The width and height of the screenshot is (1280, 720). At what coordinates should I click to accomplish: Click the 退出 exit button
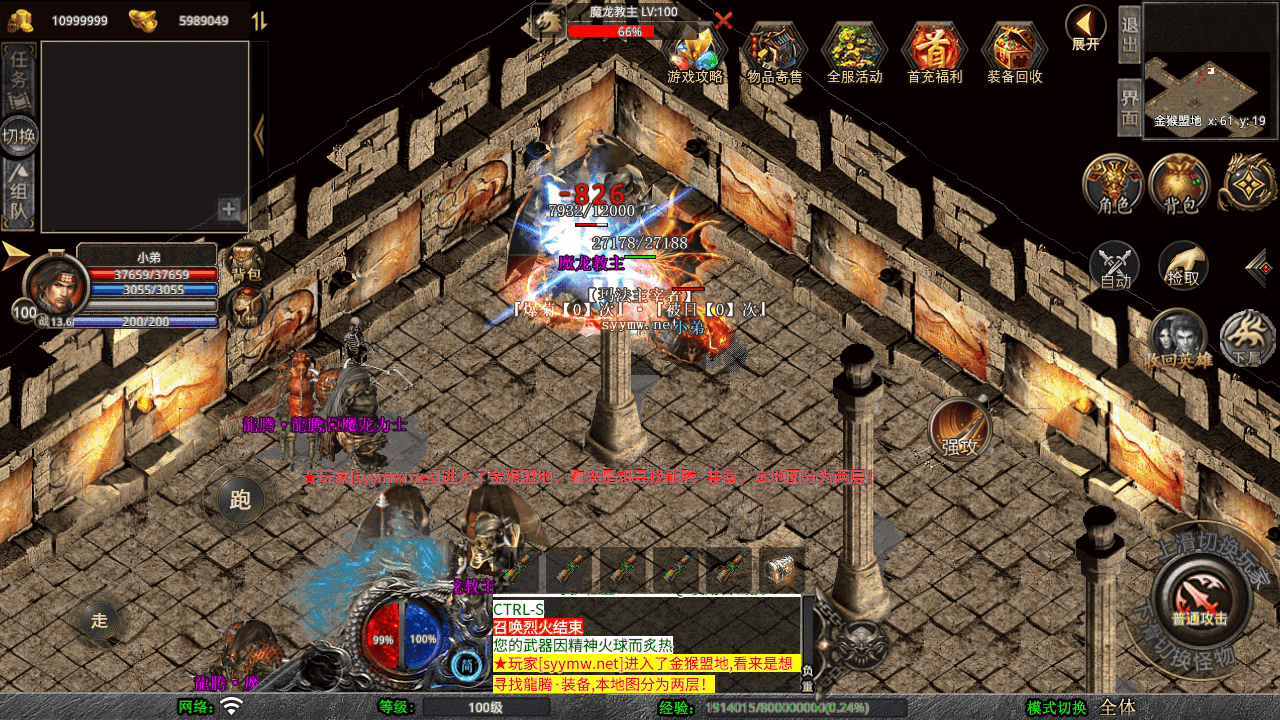(x=1129, y=34)
